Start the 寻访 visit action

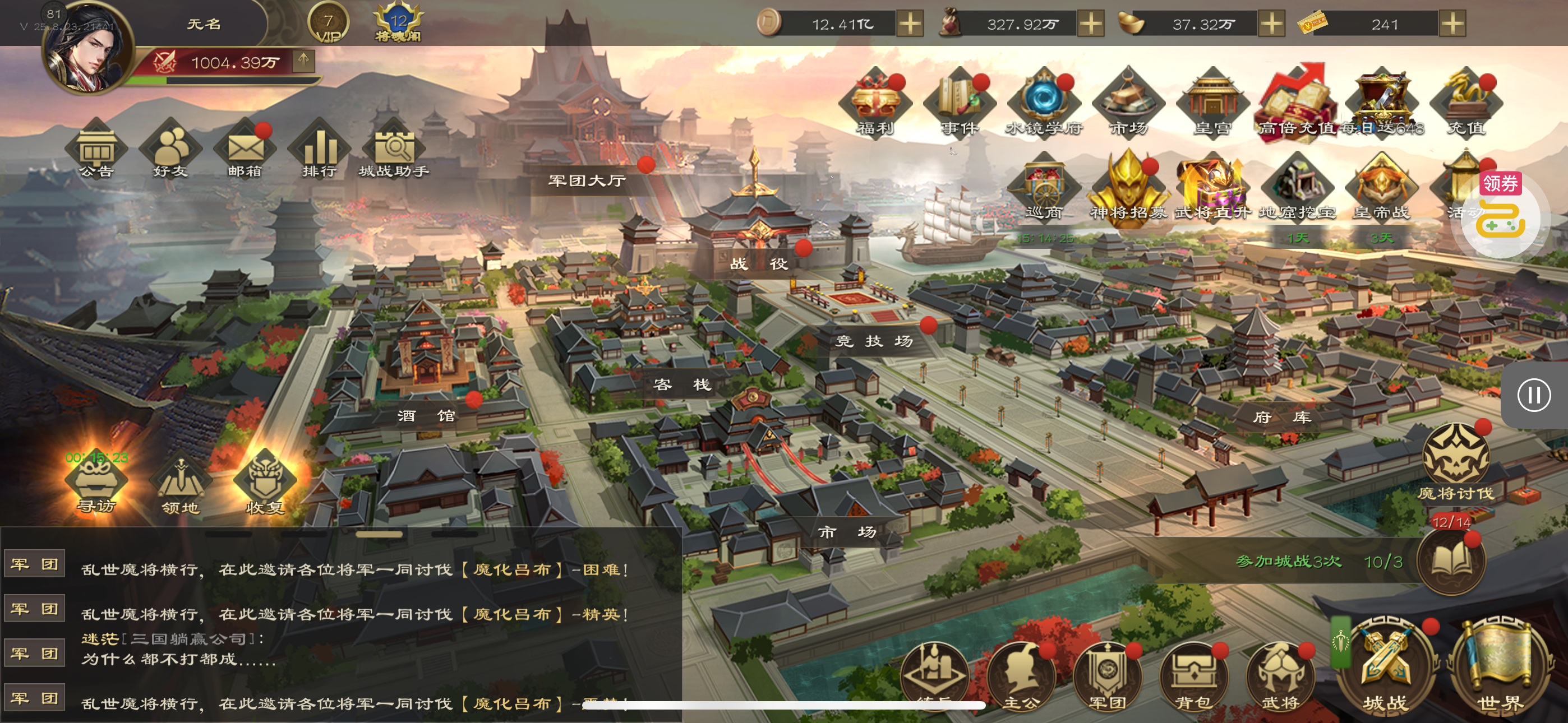96,484
